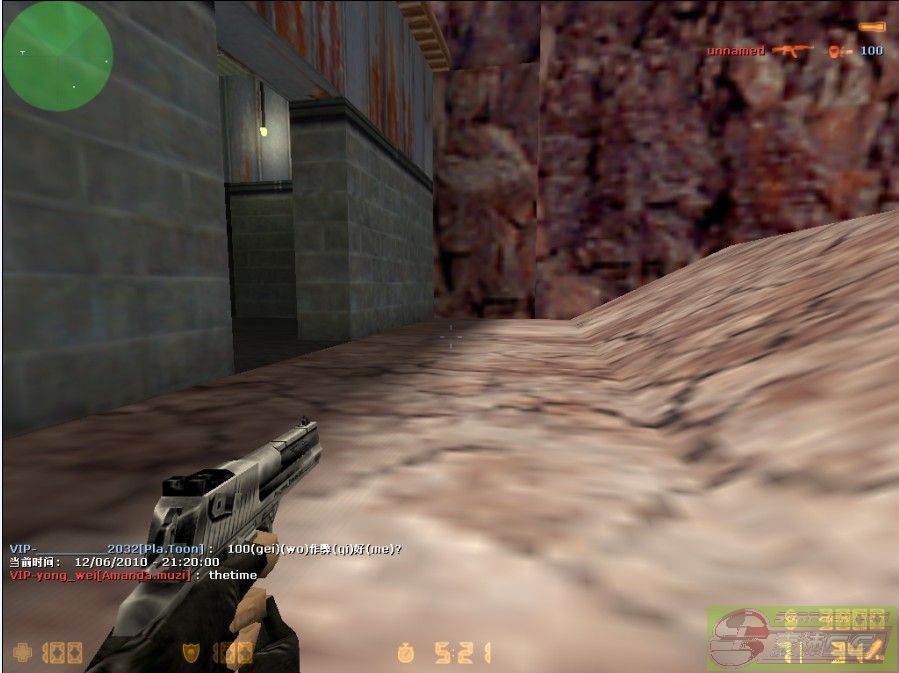The height and width of the screenshot is (673, 899).
Task: Select the Pla.Toon chat message line
Action: [205, 549]
